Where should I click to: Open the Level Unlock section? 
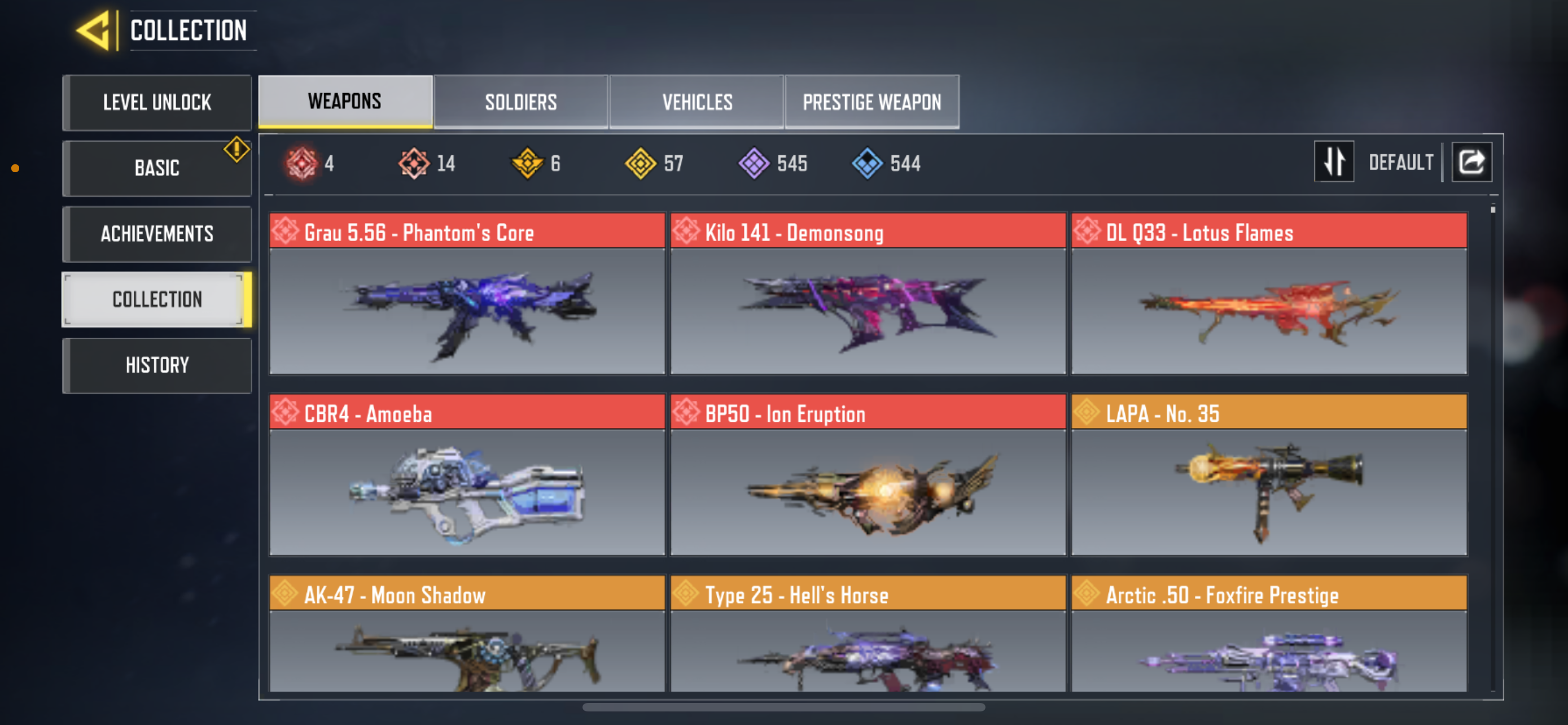click(156, 102)
